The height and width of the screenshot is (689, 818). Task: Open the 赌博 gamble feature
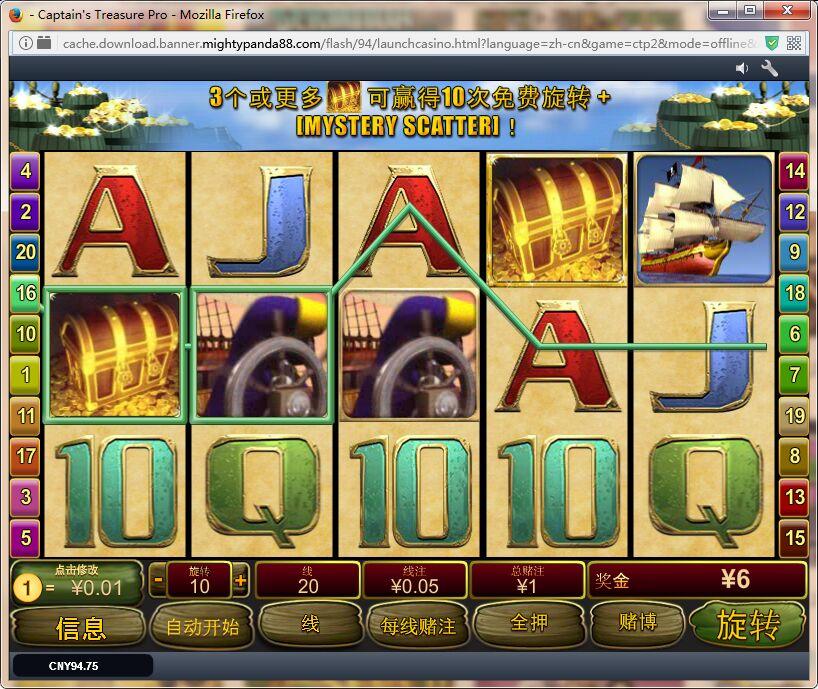pyautogui.click(x=637, y=623)
